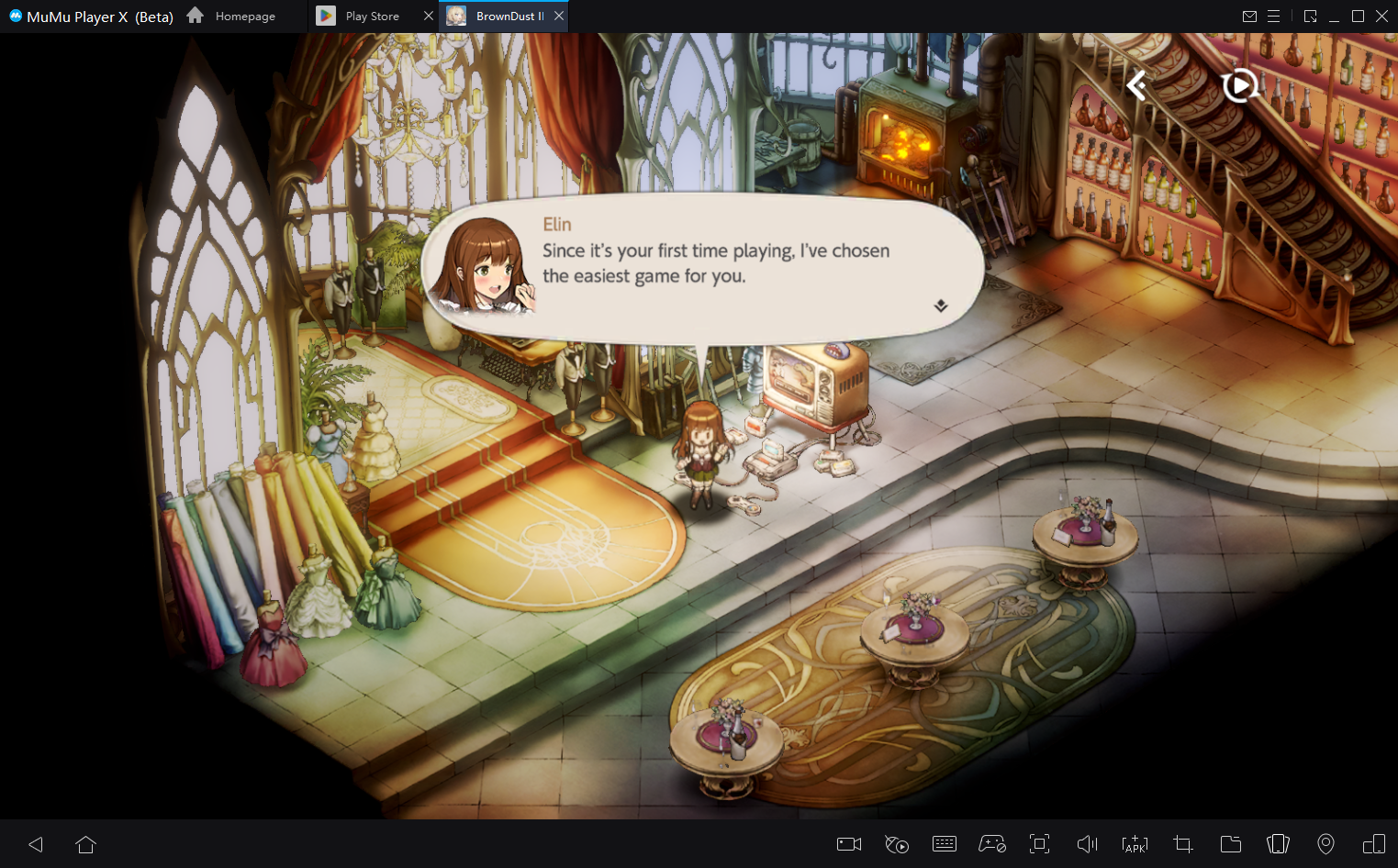Advance dialogue with the down-arrow indicator

point(941,306)
